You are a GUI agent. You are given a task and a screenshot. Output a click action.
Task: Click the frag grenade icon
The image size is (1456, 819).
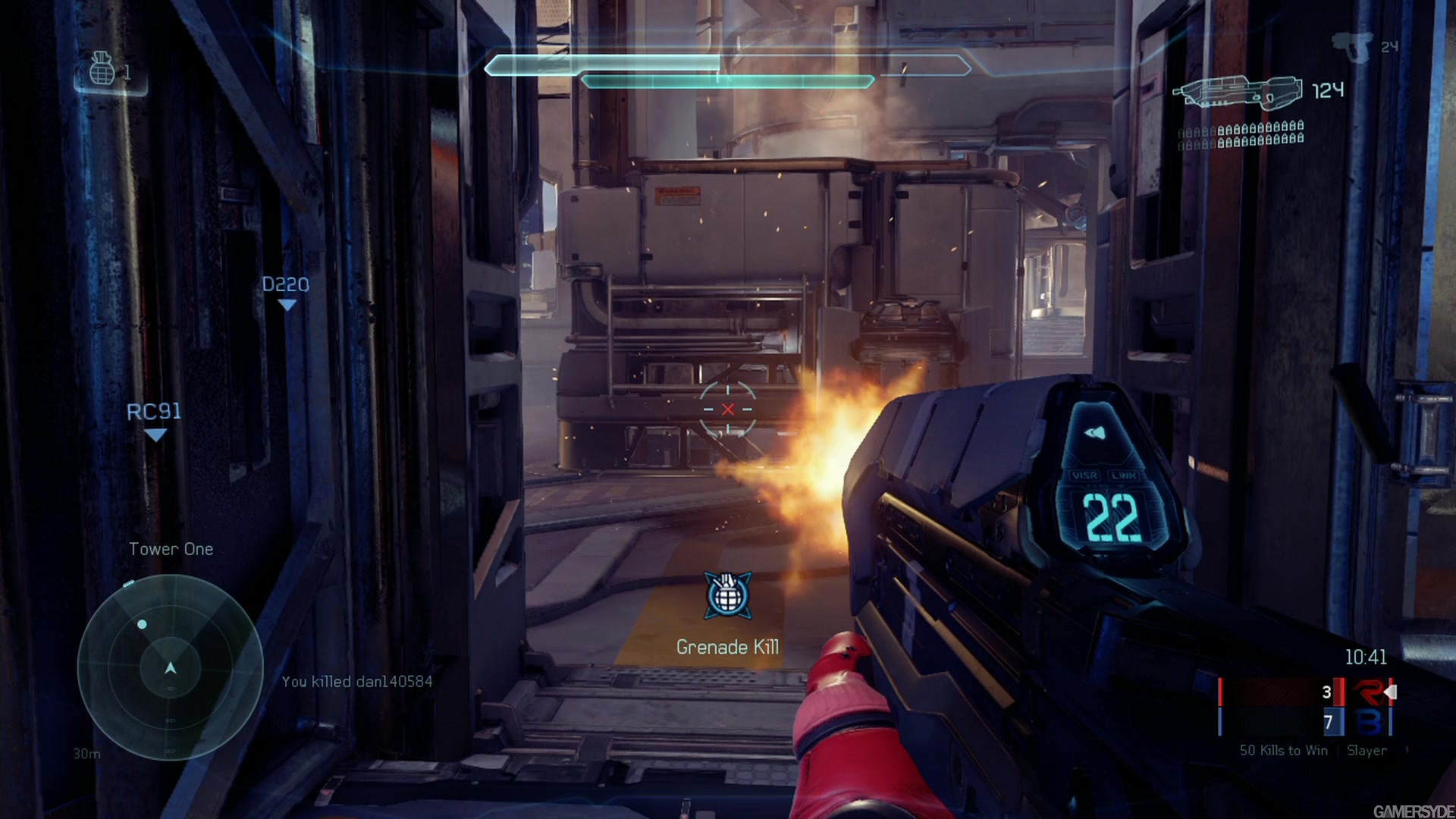102,69
